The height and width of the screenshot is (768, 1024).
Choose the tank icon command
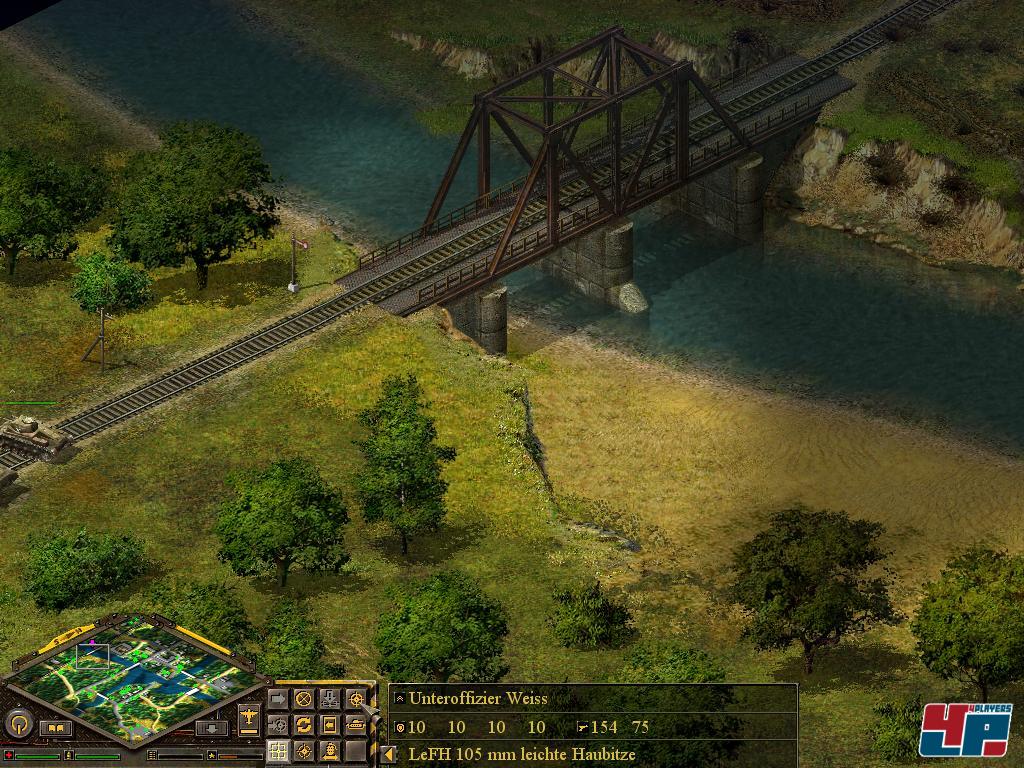(x=355, y=724)
